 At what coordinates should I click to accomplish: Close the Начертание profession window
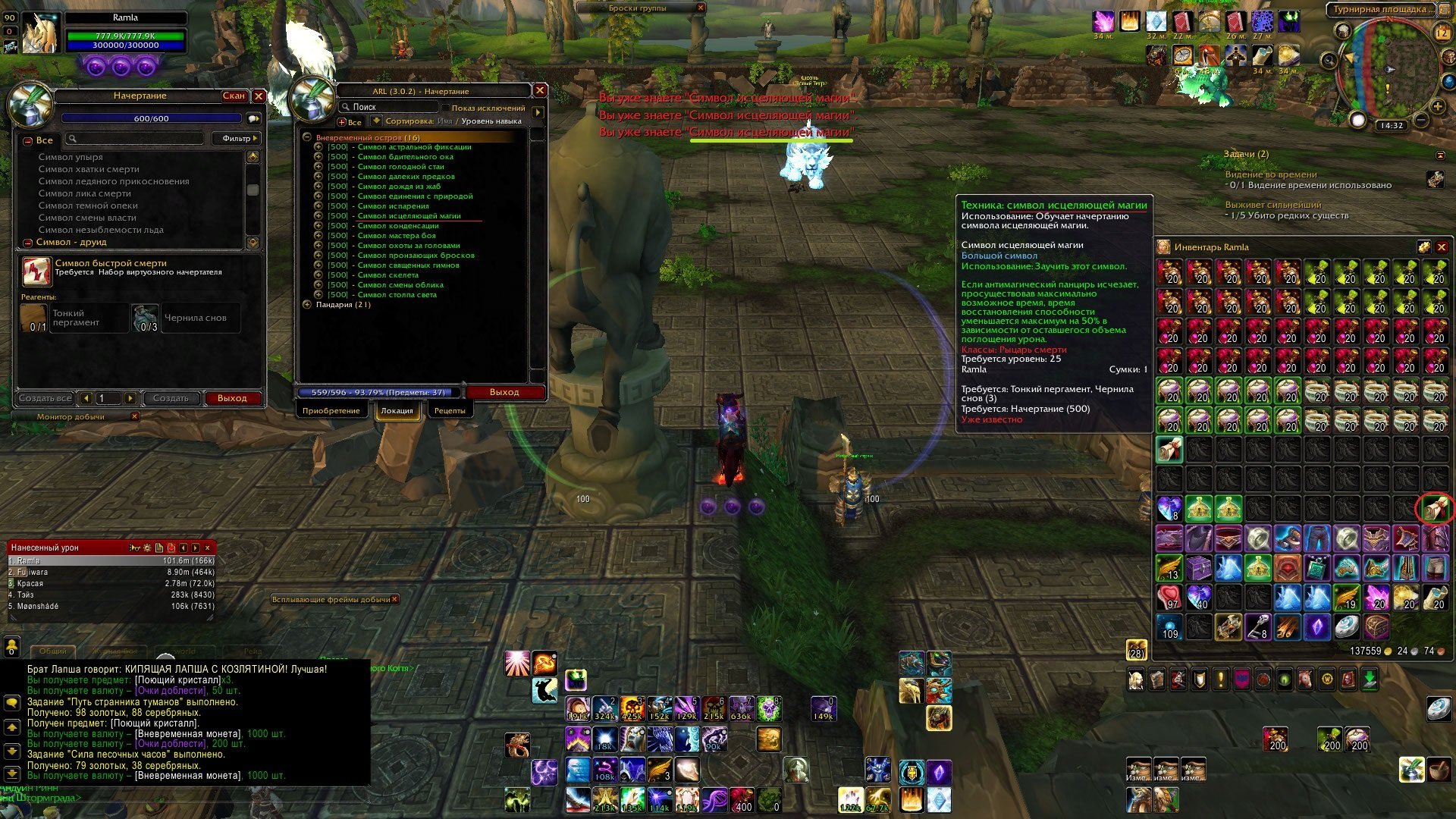tap(259, 96)
